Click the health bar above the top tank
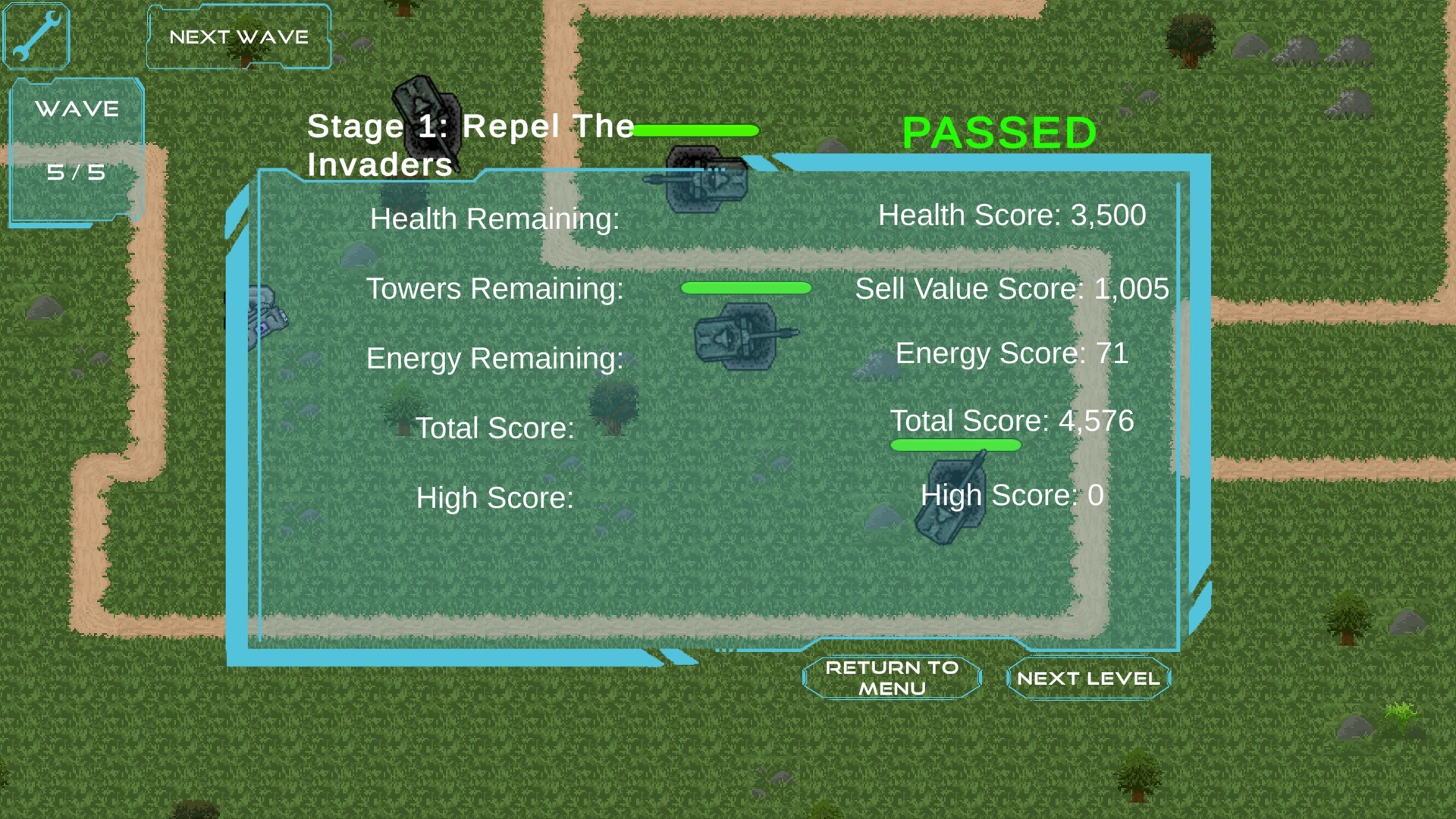1456x819 pixels. 696,130
